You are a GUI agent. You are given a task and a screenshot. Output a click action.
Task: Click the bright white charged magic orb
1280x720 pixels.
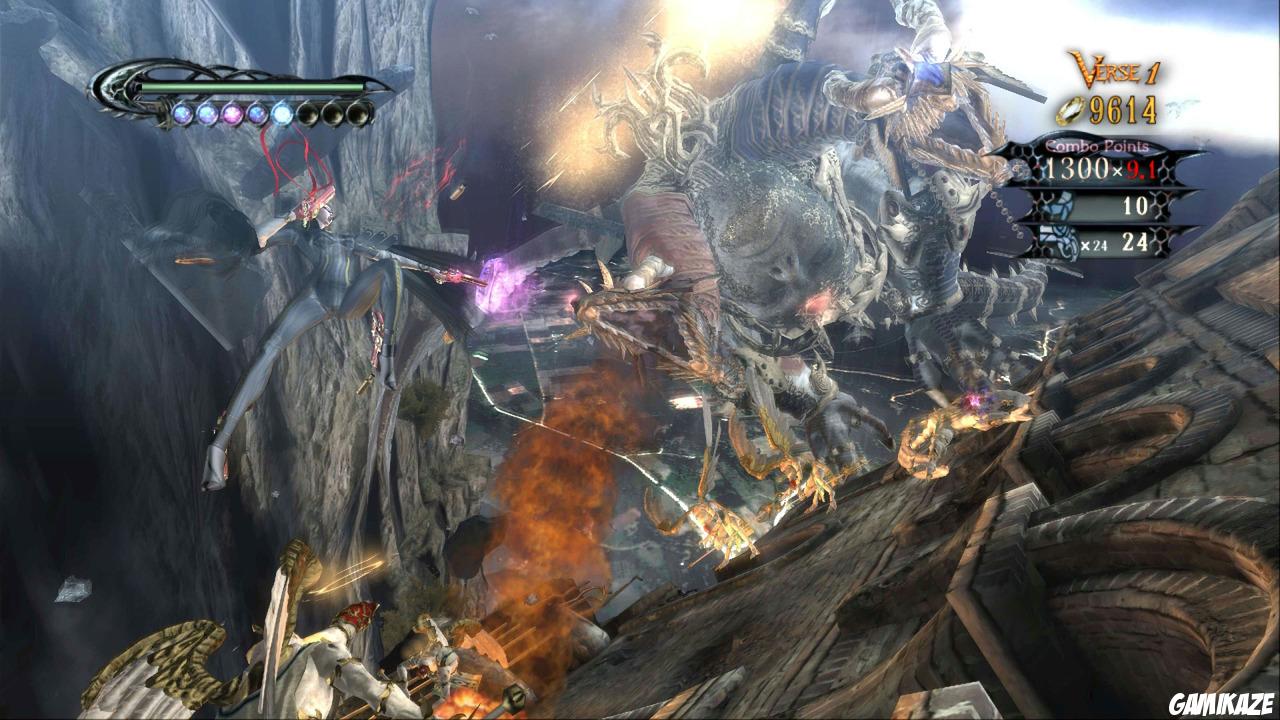tap(283, 113)
